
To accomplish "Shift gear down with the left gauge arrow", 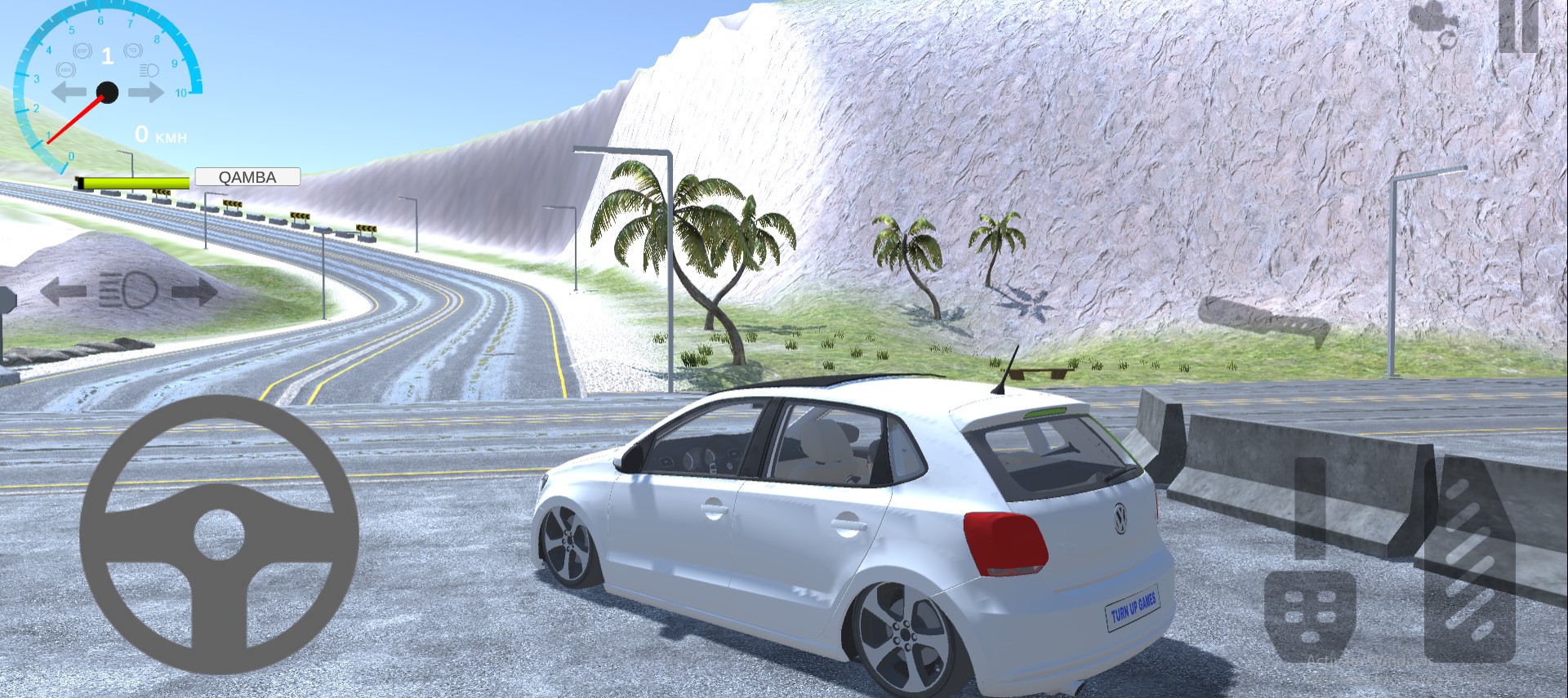I will pyautogui.click(x=68, y=90).
